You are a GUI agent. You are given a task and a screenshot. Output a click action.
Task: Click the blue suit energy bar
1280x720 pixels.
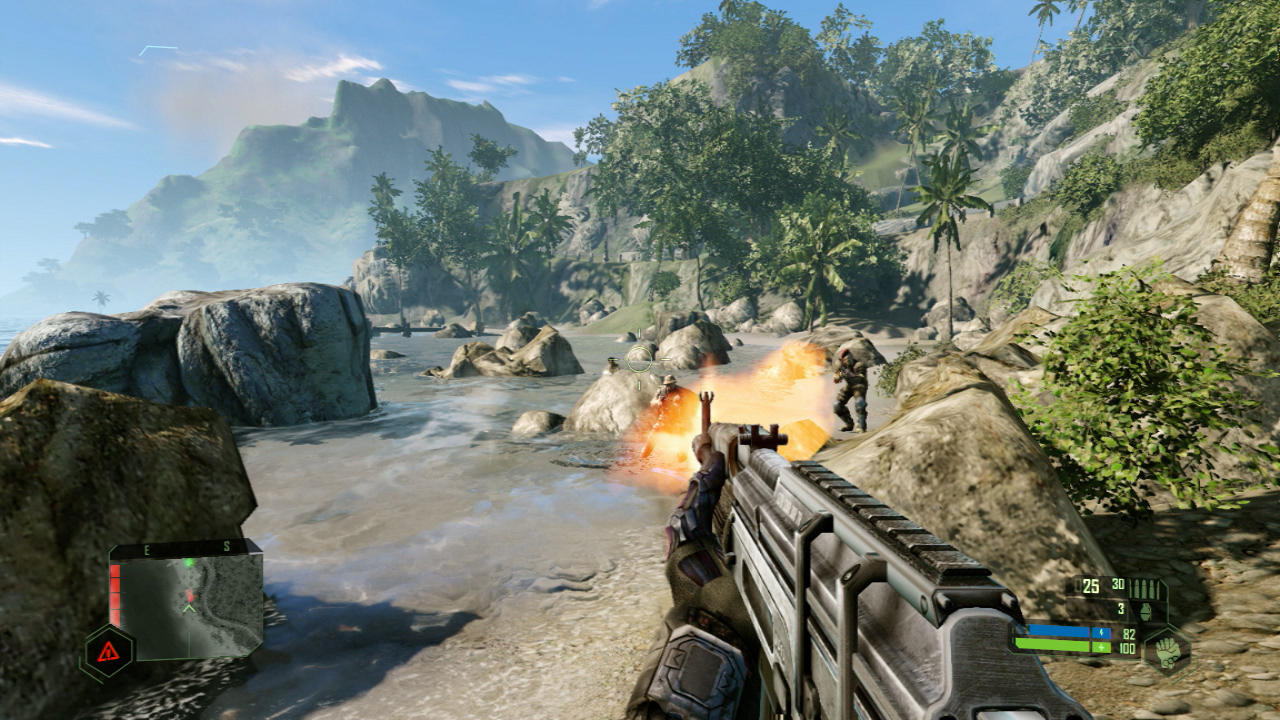click(x=1059, y=631)
